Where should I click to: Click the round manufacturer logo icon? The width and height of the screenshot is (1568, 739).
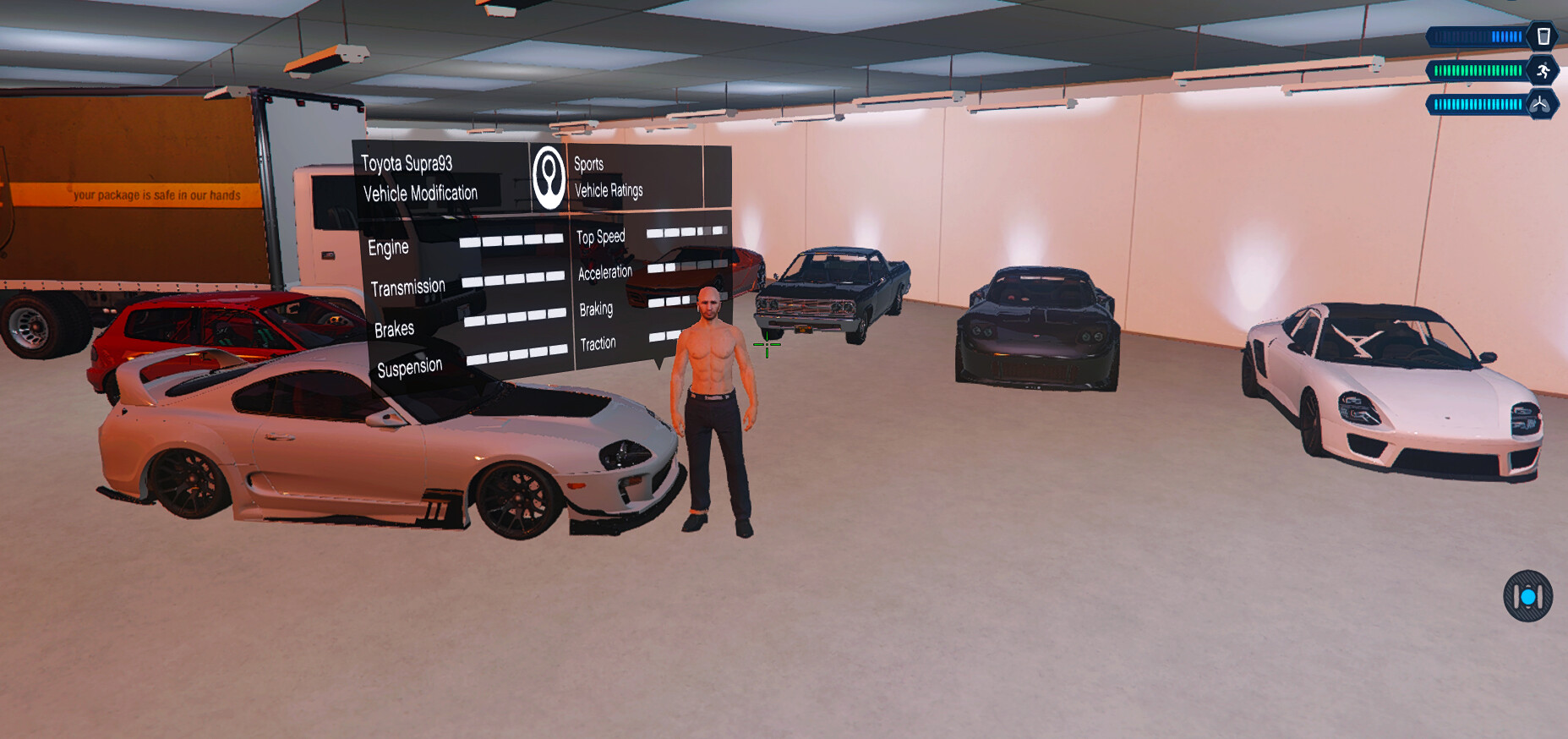[549, 178]
